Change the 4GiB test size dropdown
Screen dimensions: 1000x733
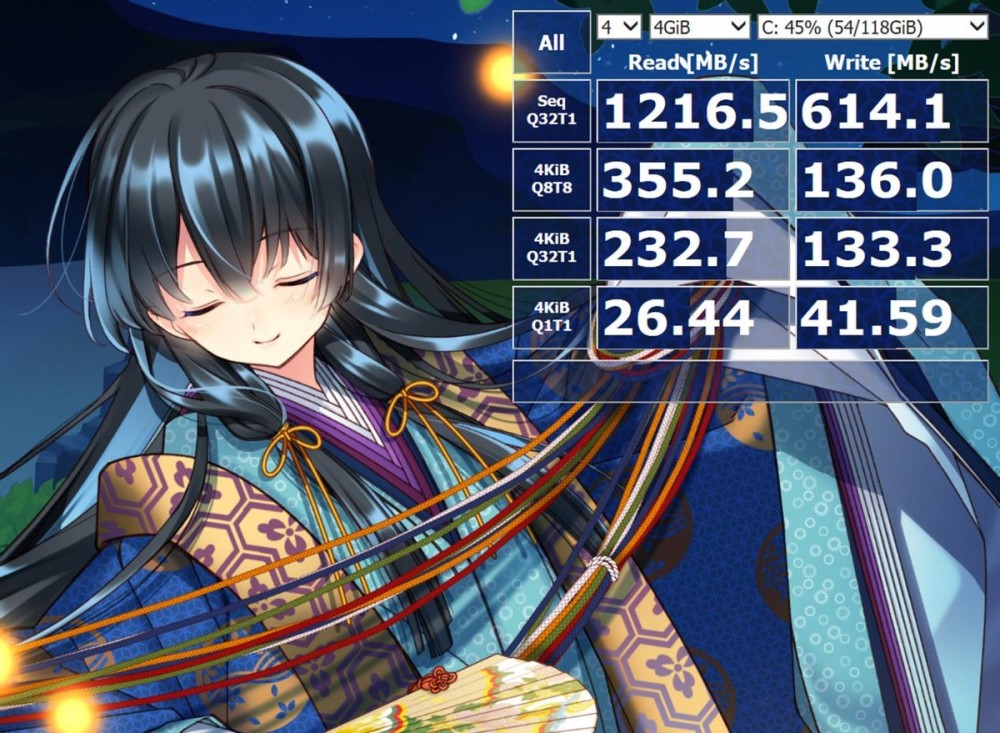699,26
